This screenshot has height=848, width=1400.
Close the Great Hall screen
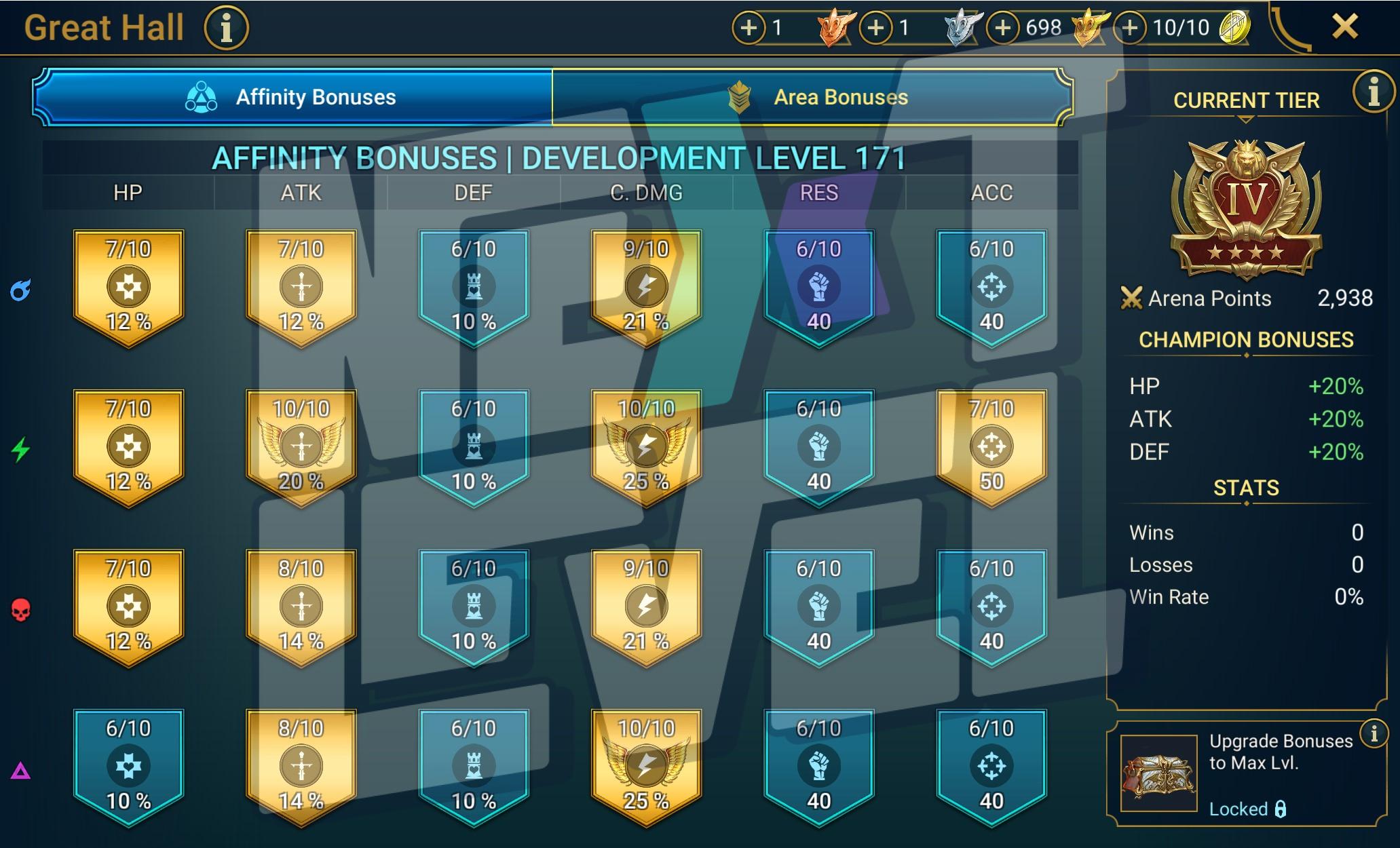[x=1344, y=27]
